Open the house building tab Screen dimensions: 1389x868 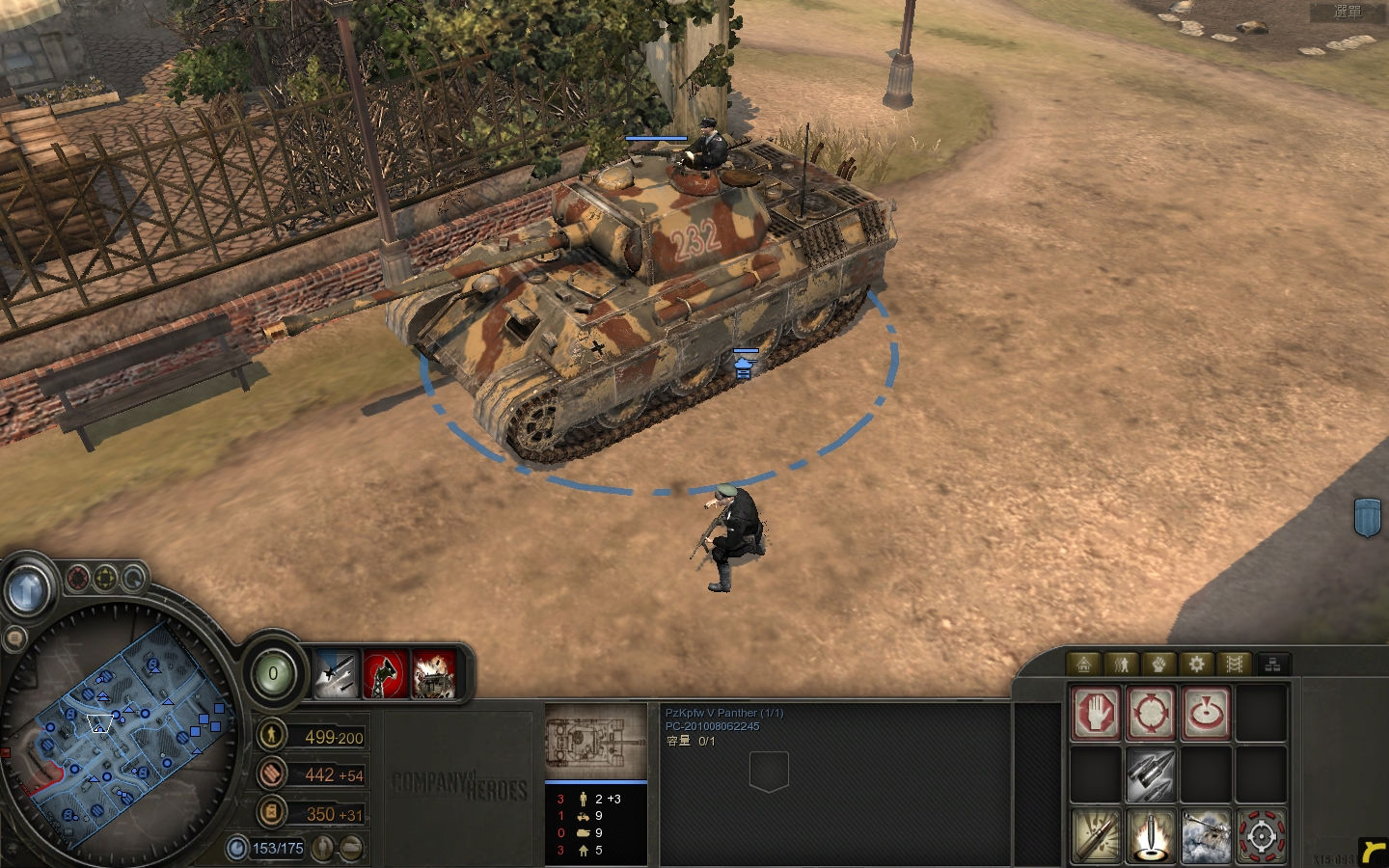(1083, 664)
